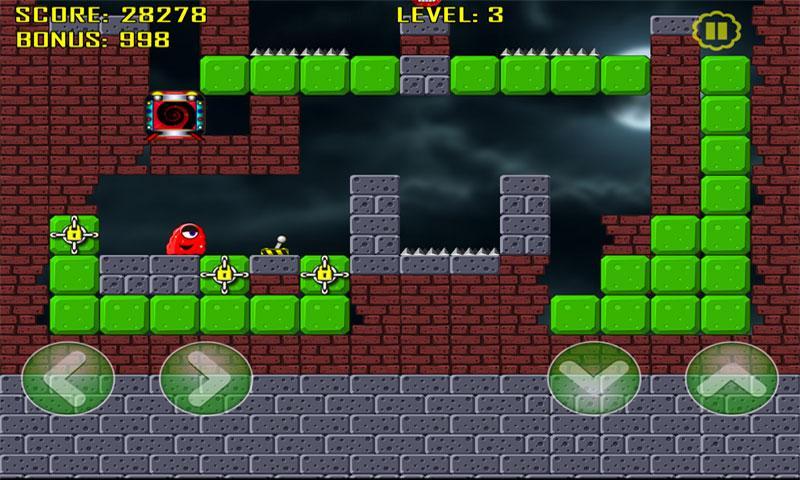Tap the right arrow movement button

tap(205, 381)
